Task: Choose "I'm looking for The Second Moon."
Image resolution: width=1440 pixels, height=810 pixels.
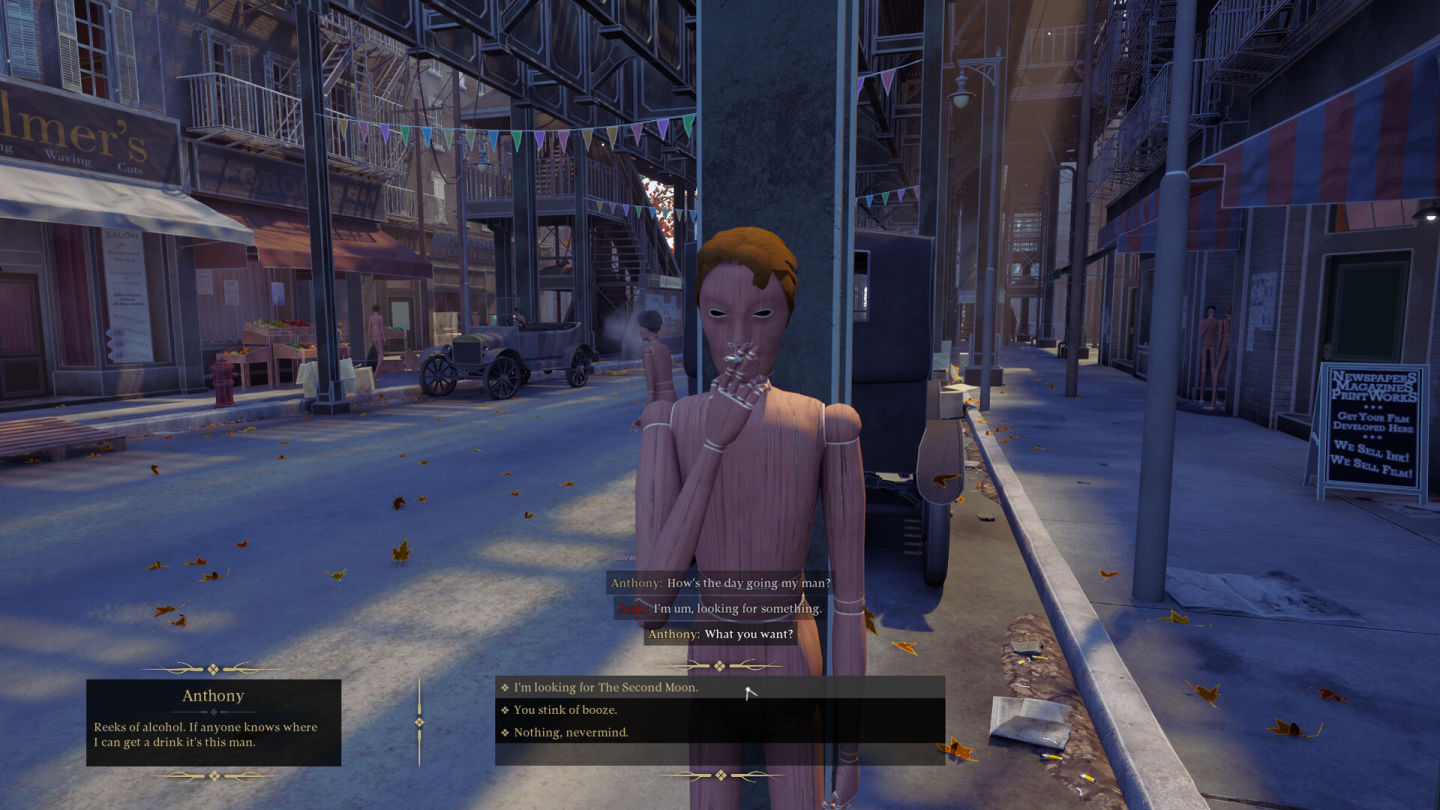Action: point(605,687)
